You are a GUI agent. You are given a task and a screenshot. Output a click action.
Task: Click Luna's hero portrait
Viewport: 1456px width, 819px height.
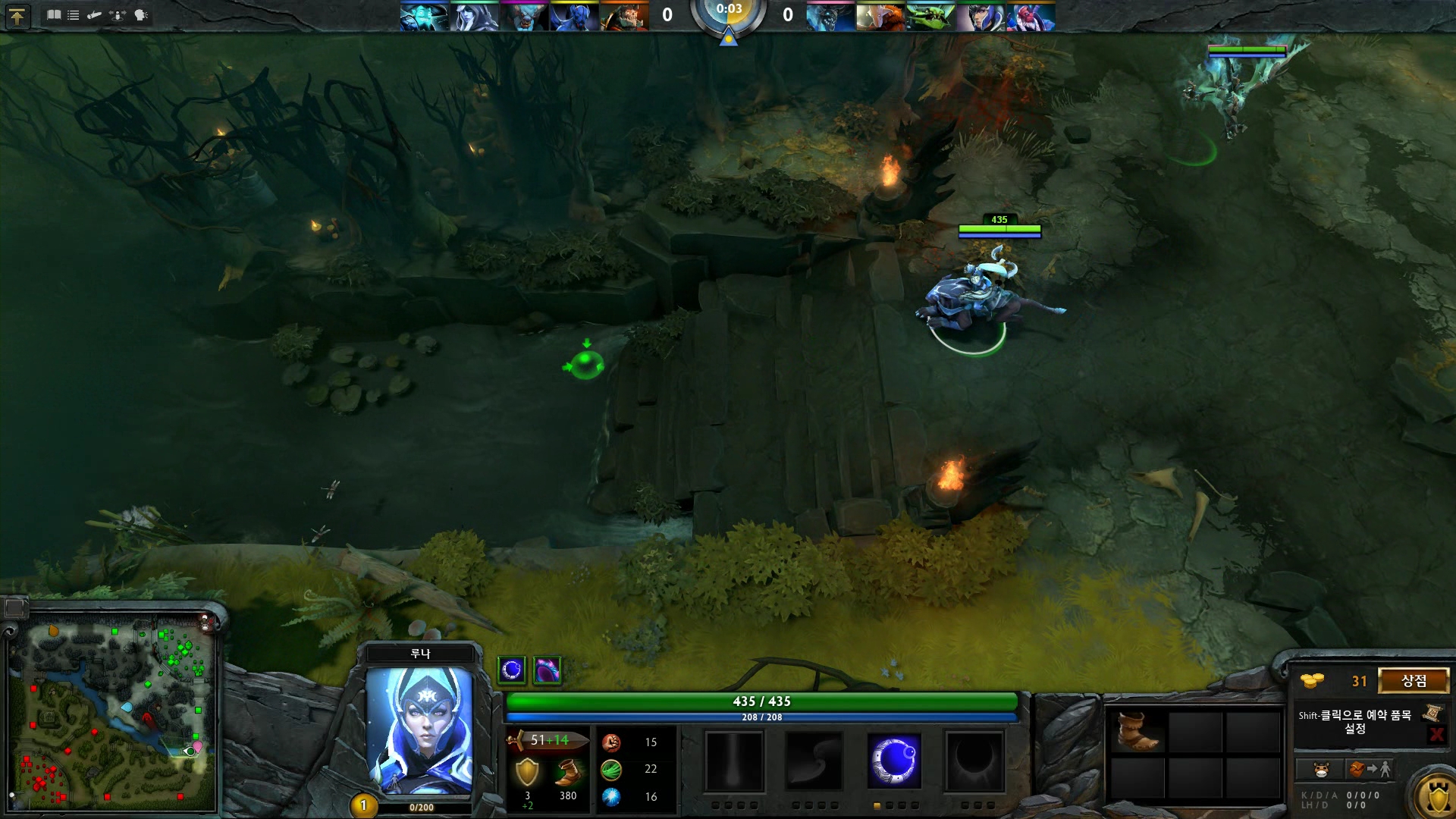coord(419,730)
